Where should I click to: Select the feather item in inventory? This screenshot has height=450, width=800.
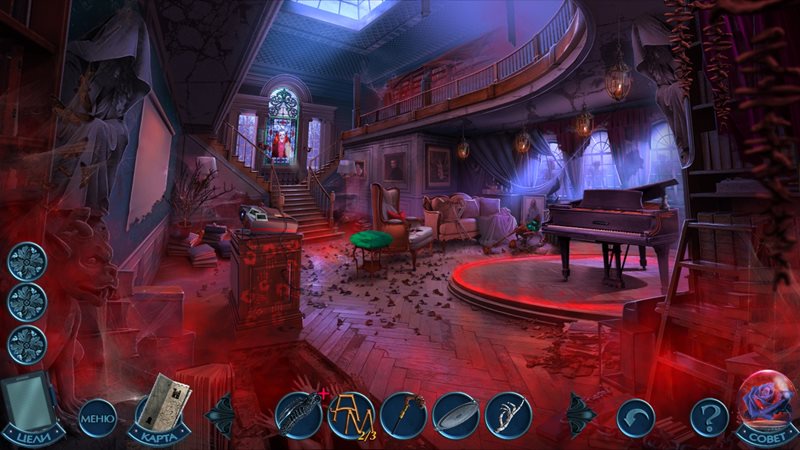299,413
